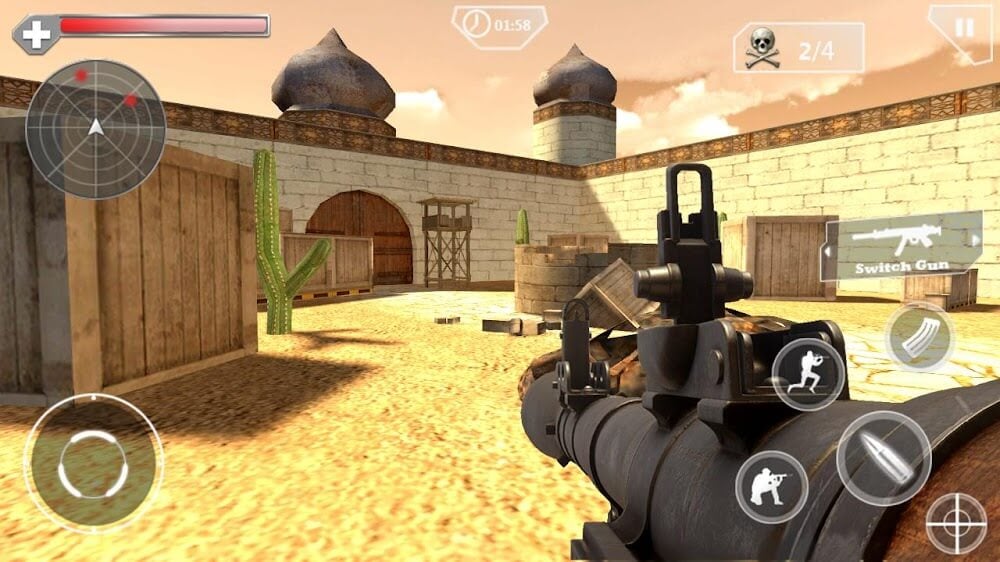
Task: Click the circular radar minimap
Action: click(x=95, y=129)
